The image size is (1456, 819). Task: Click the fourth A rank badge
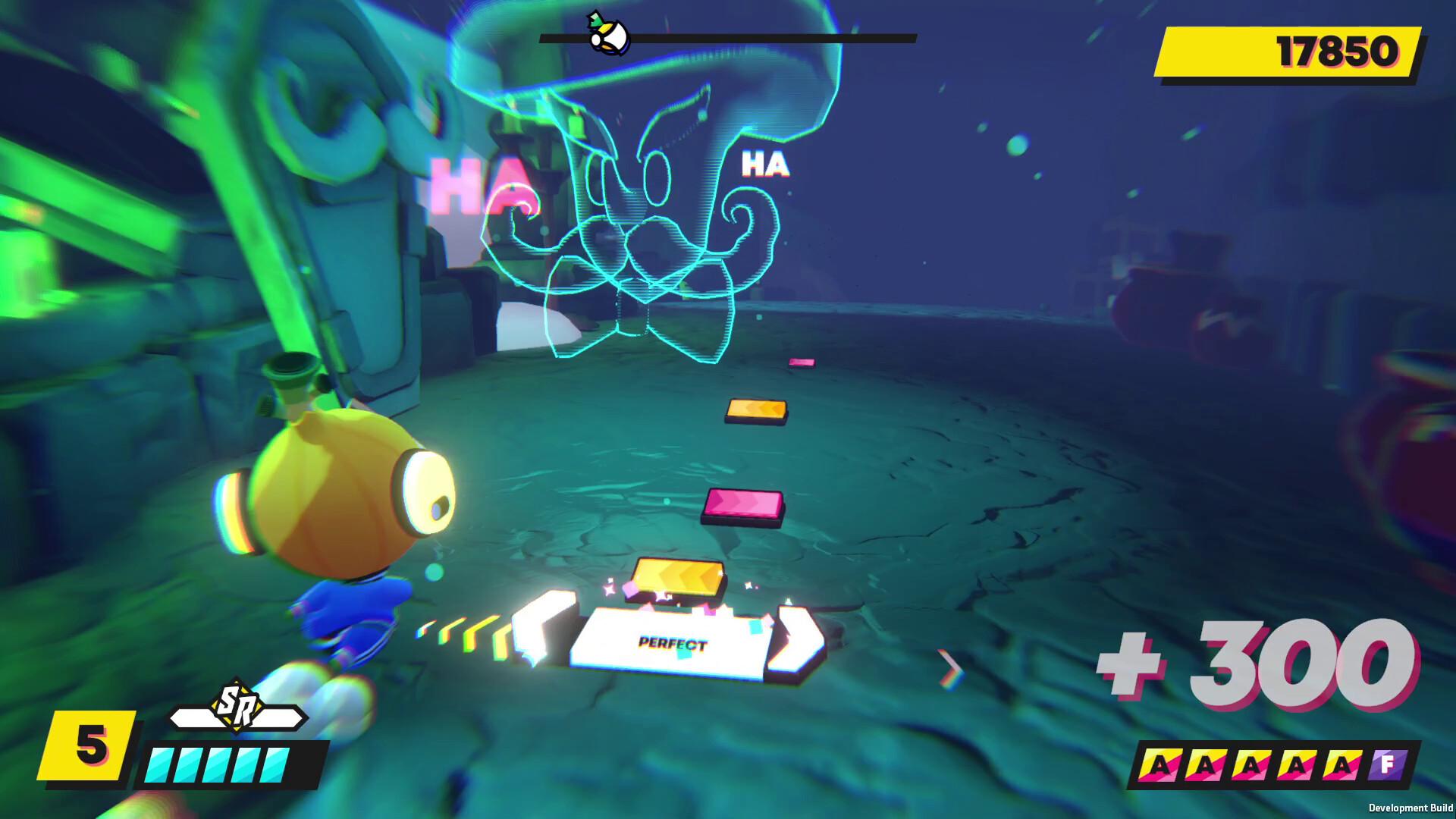click(x=1297, y=766)
